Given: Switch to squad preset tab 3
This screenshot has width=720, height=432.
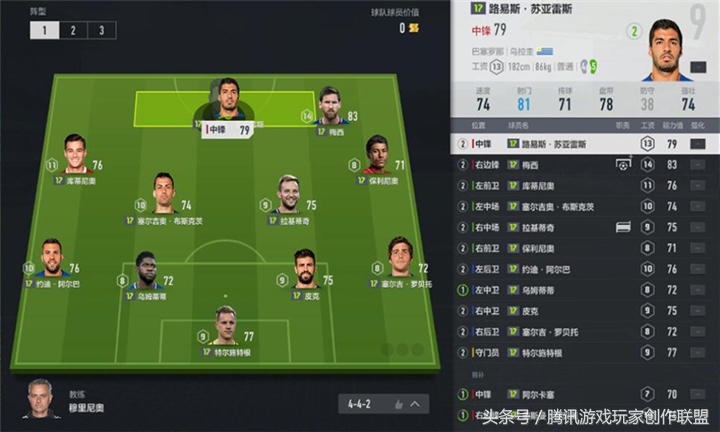Looking at the screenshot, I should [100, 30].
